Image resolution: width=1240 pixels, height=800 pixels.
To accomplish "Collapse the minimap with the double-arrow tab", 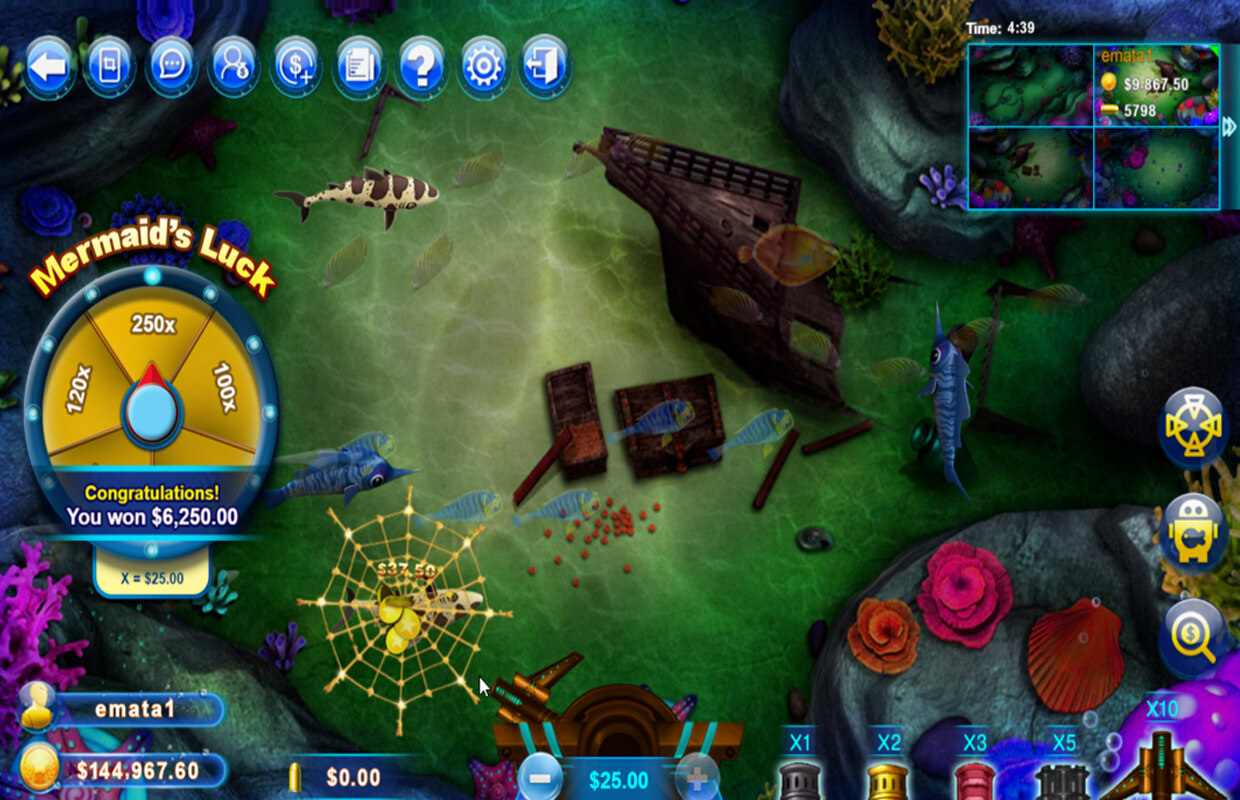I will click(1229, 125).
